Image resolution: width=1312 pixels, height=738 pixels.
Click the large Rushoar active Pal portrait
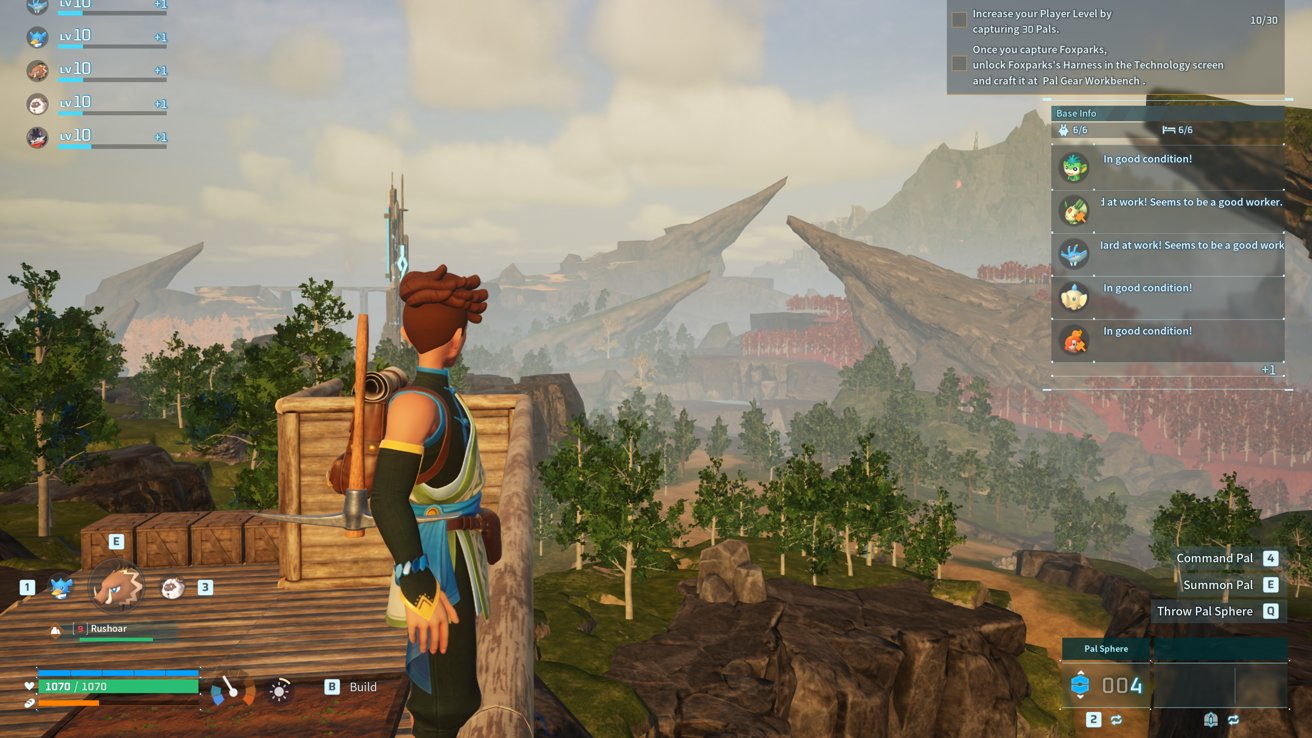coord(117,586)
